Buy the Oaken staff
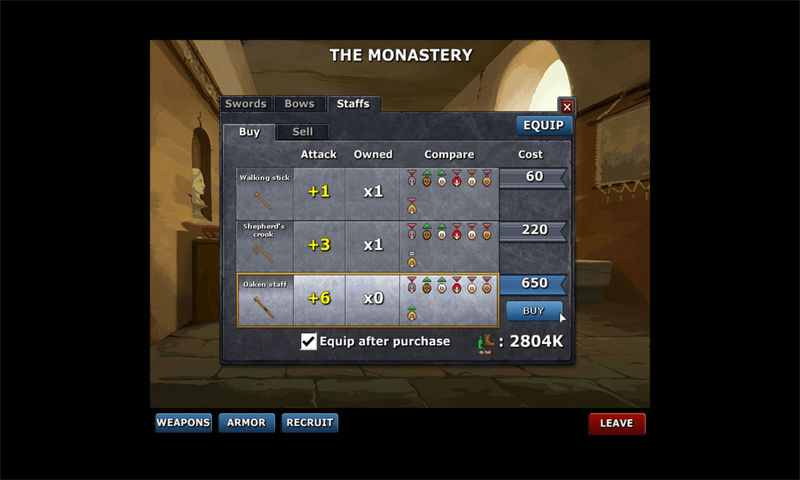The width and height of the screenshot is (800, 480). [534, 311]
